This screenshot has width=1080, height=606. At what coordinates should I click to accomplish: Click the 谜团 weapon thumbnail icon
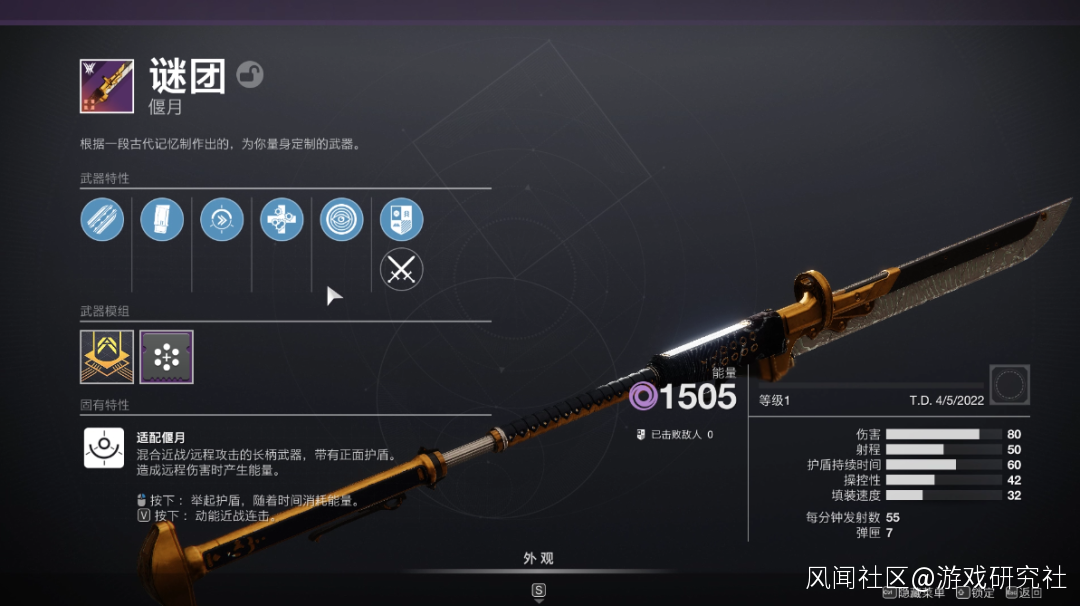click(x=107, y=86)
